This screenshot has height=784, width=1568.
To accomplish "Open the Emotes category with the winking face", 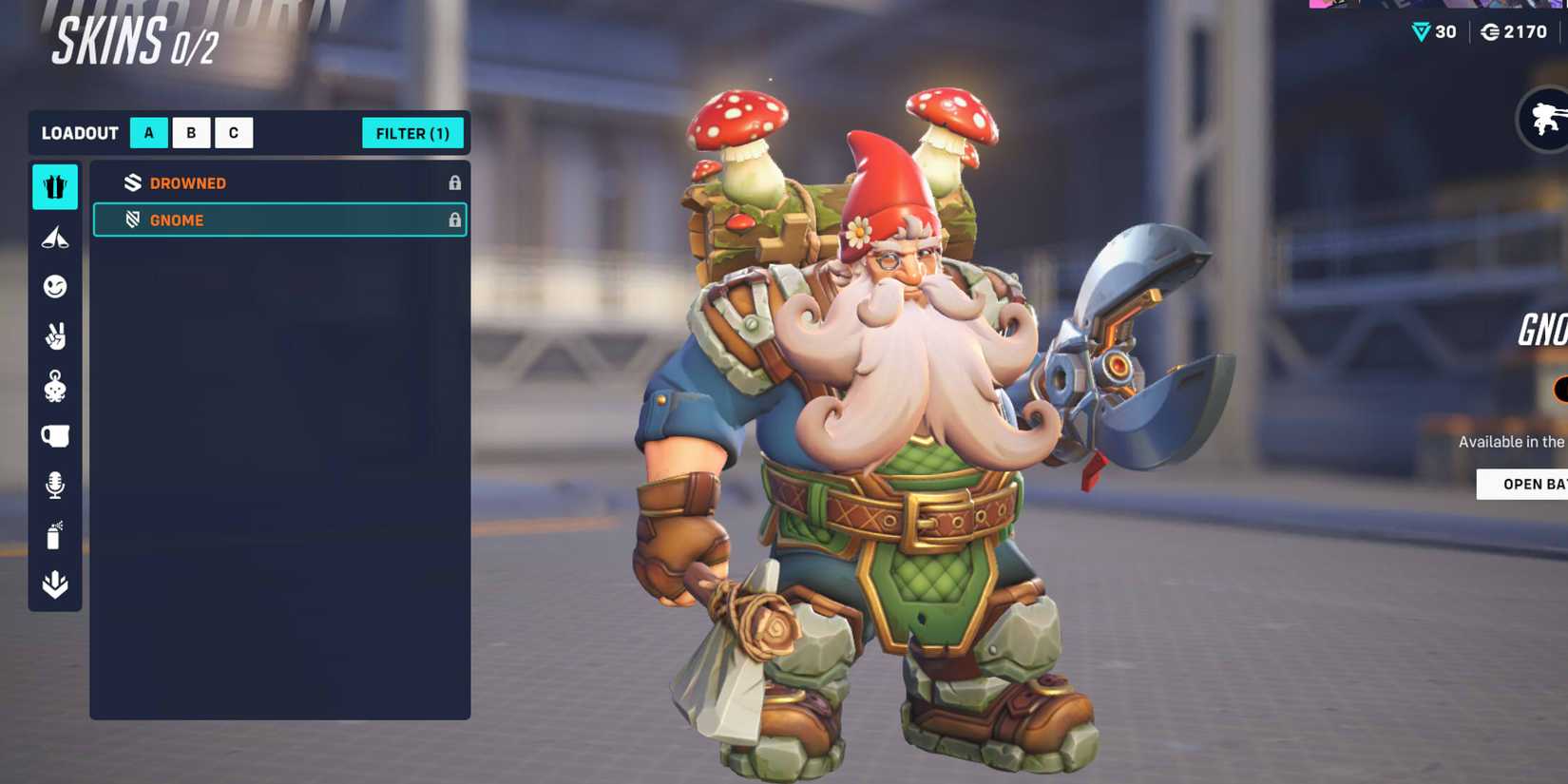I will tap(54, 287).
